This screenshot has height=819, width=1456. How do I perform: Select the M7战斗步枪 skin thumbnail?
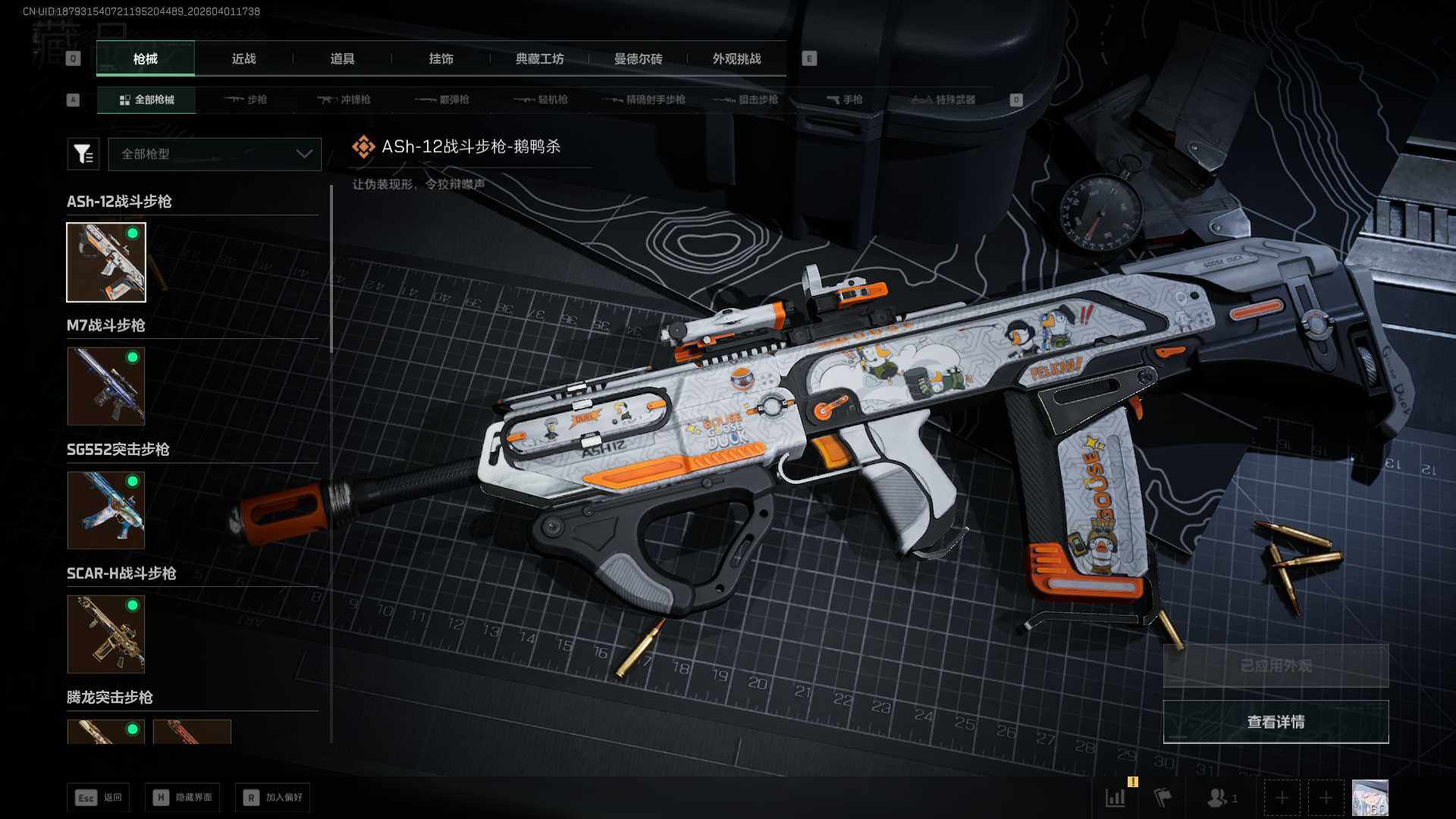(x=106, y=386)
